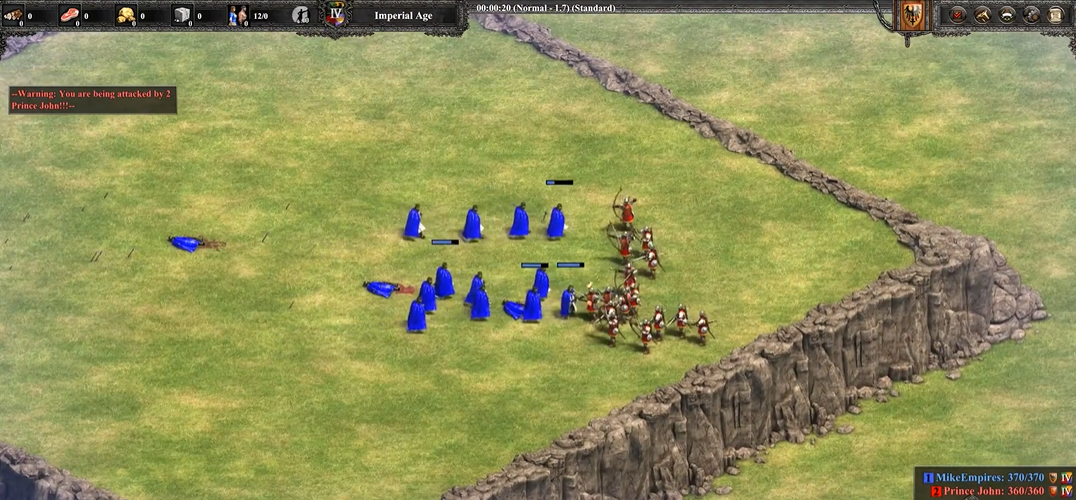Image resolution: width=1076 pixels, height=500 pixels.
Task: Click the population villagers icon
Action: [238, 15]
